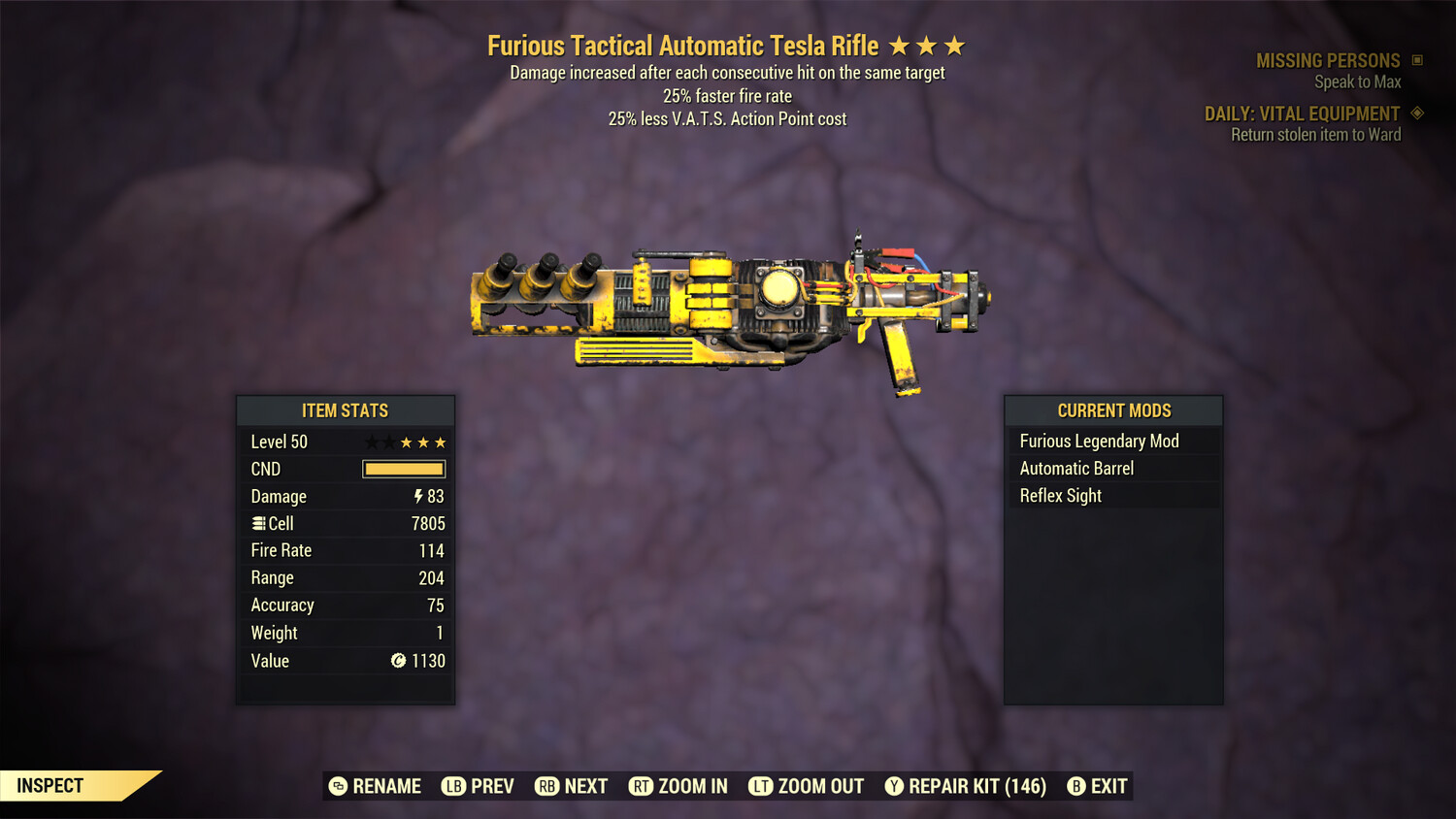Click the B button prompt beside Exit
Viewport: 1456px width, 819px height.
[x=1075, y=786]
